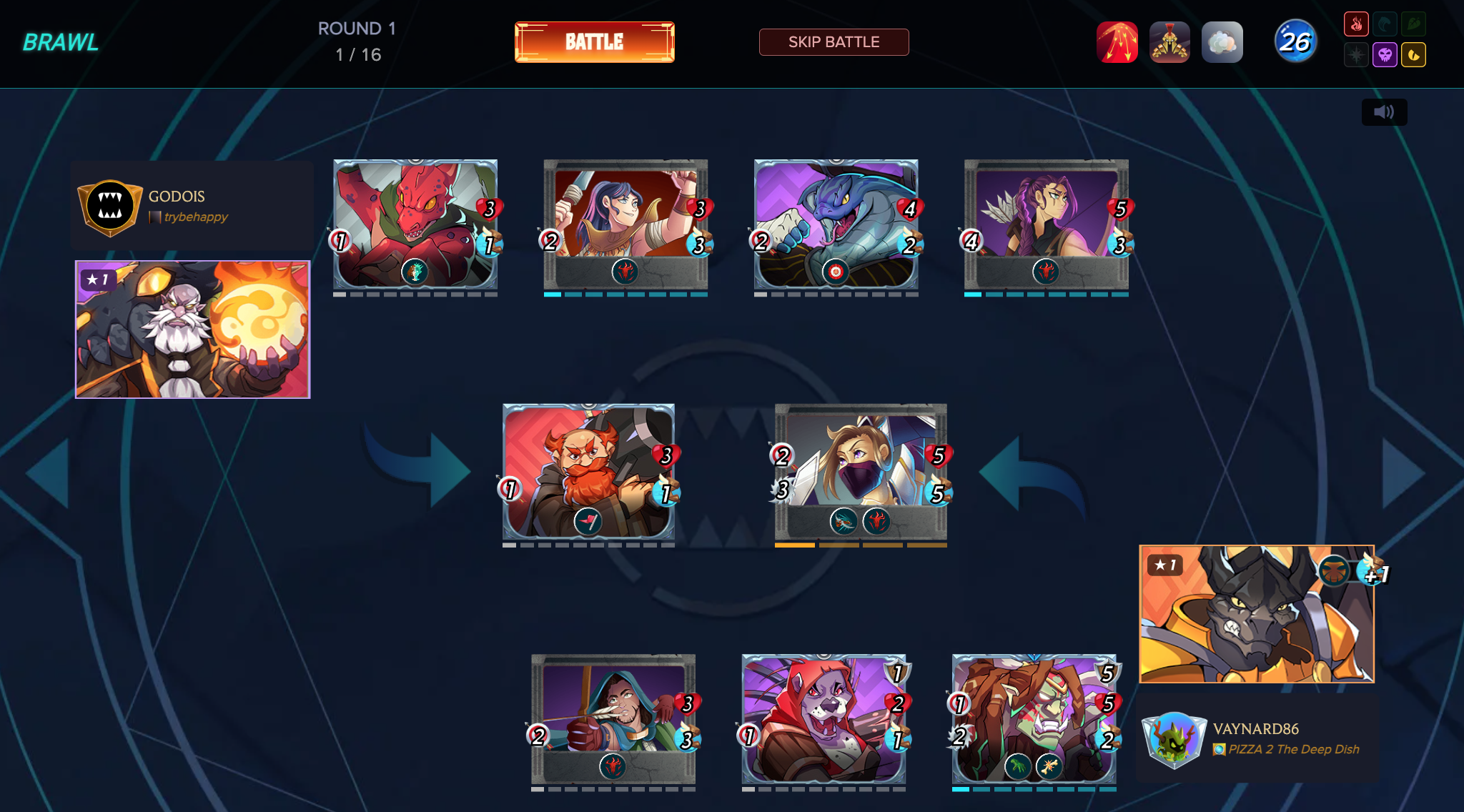Image resolution: width=1464 pixels, height=812 pixels.
Task: Click the purple skull death element icon
Action: pos(1385,55)
